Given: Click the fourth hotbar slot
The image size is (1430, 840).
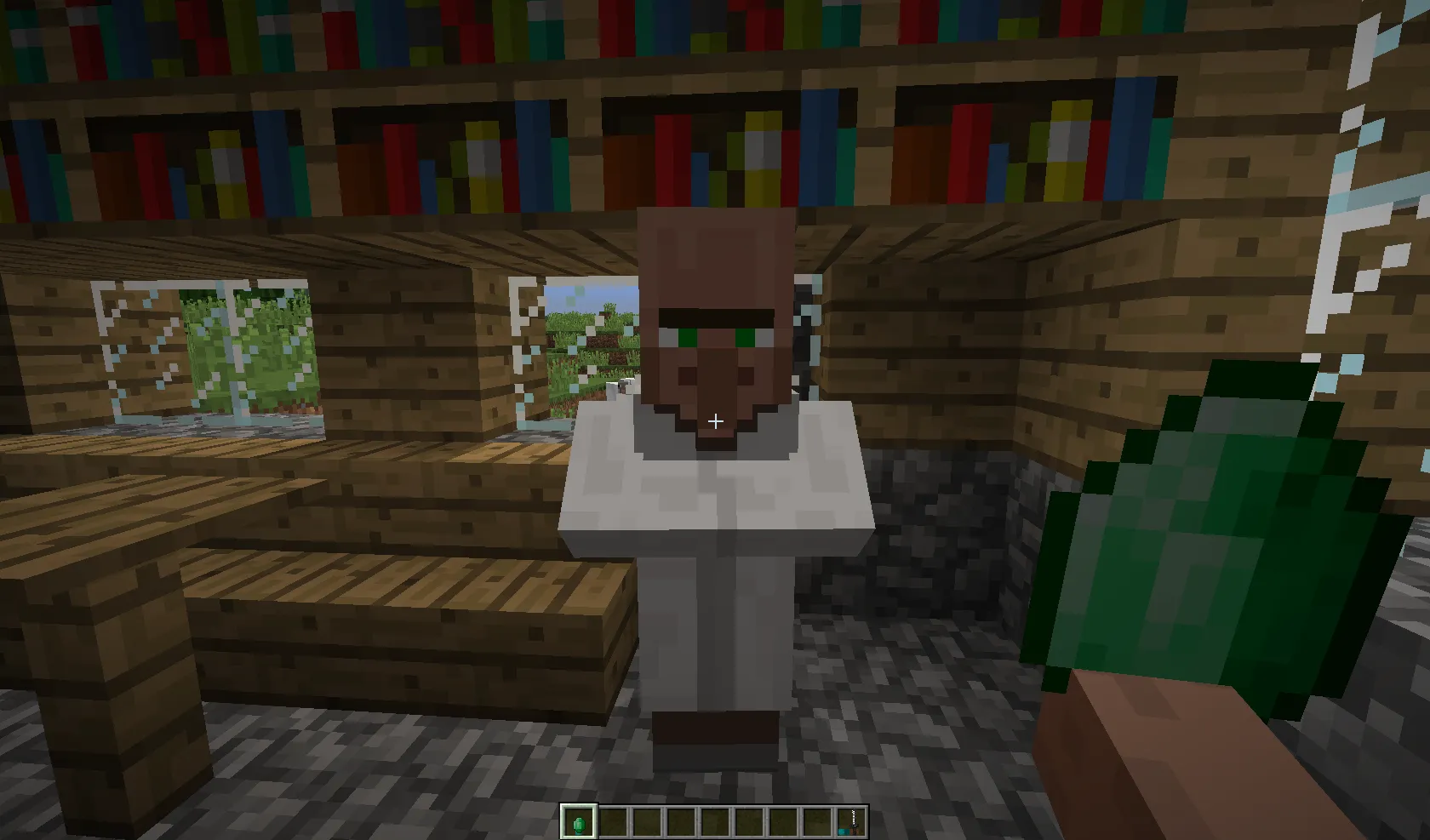Looking at the screenshot, I should [681, 821].
